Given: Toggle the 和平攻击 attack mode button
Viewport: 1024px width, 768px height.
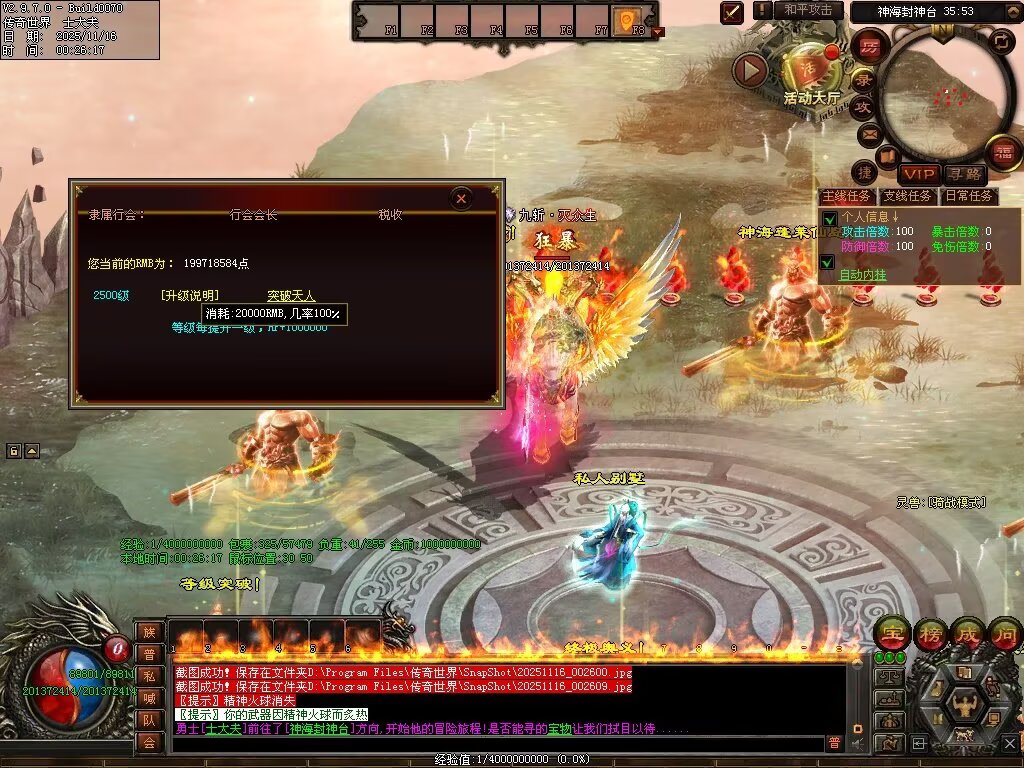Looking at the screenshot, I should (x=808, y=10).
